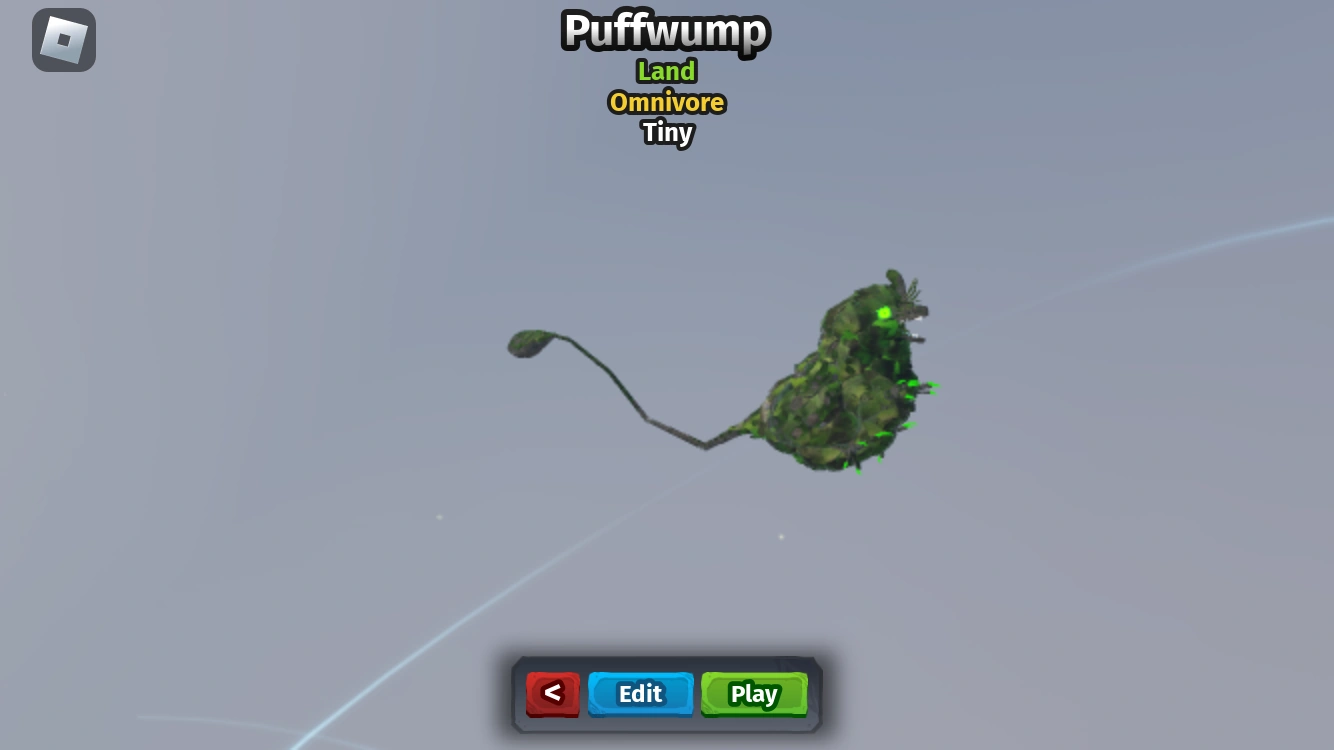Select the Puffwump title text

[665, 31]
